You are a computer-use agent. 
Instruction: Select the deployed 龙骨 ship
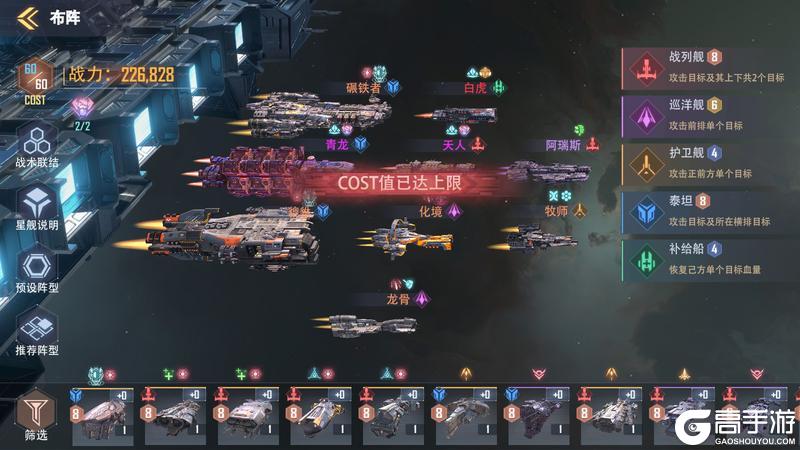tap(370, 325)
